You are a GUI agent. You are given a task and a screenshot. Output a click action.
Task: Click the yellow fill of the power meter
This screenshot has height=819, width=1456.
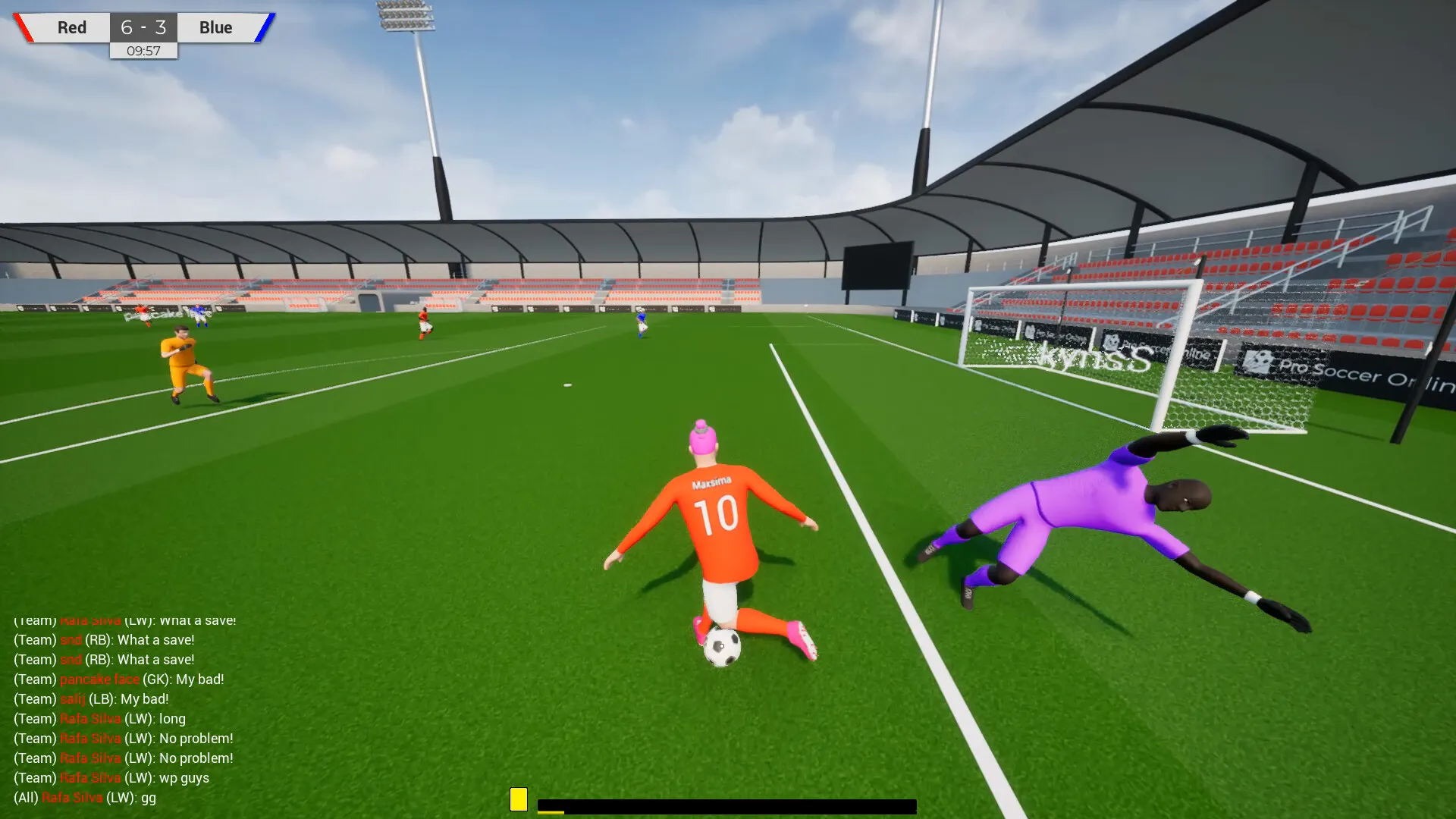click(x=550, y=811)
